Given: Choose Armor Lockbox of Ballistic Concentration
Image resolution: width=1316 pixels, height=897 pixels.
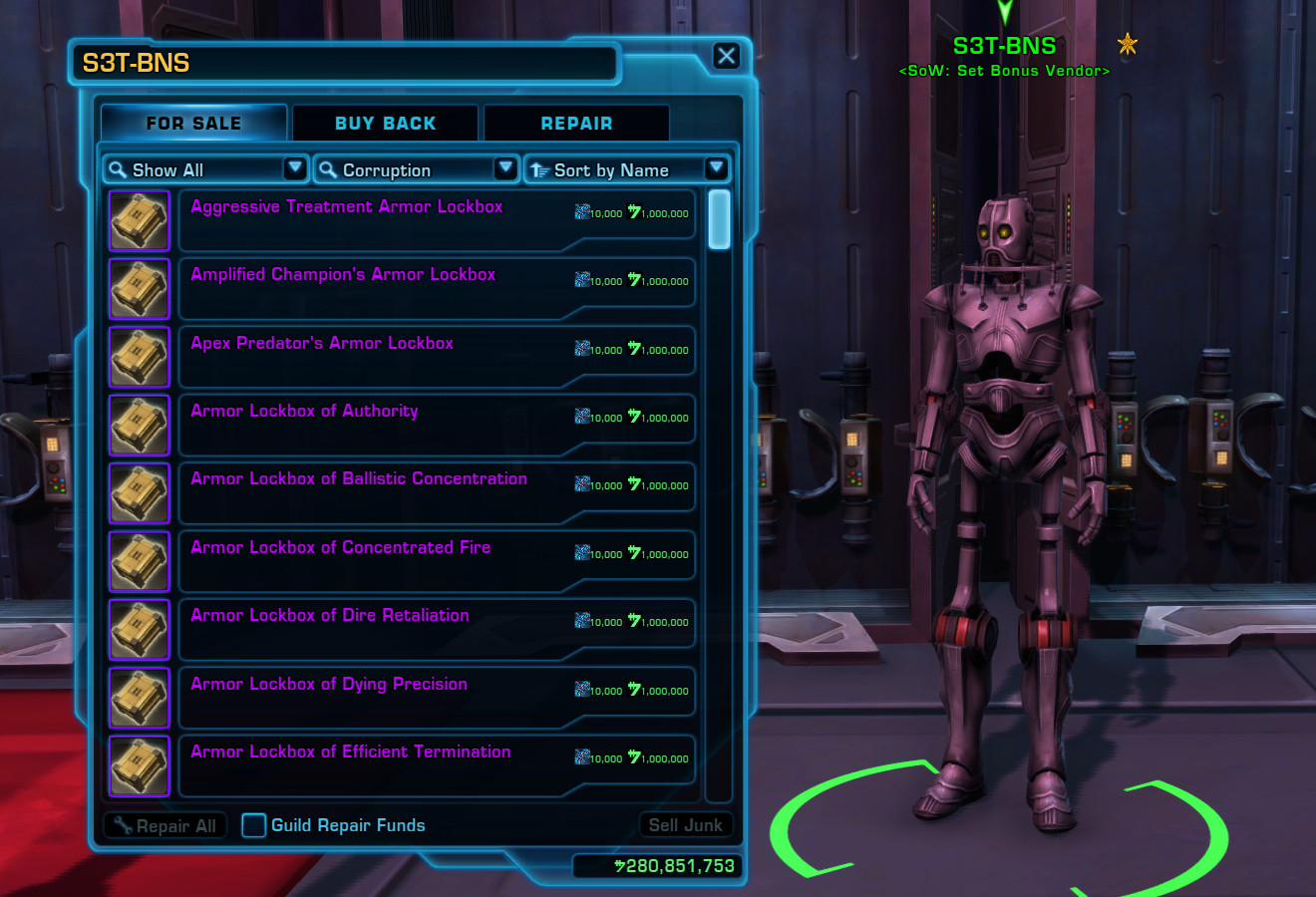Looking at the screenshot, I should pyautogui.click(x=359, y=479).
